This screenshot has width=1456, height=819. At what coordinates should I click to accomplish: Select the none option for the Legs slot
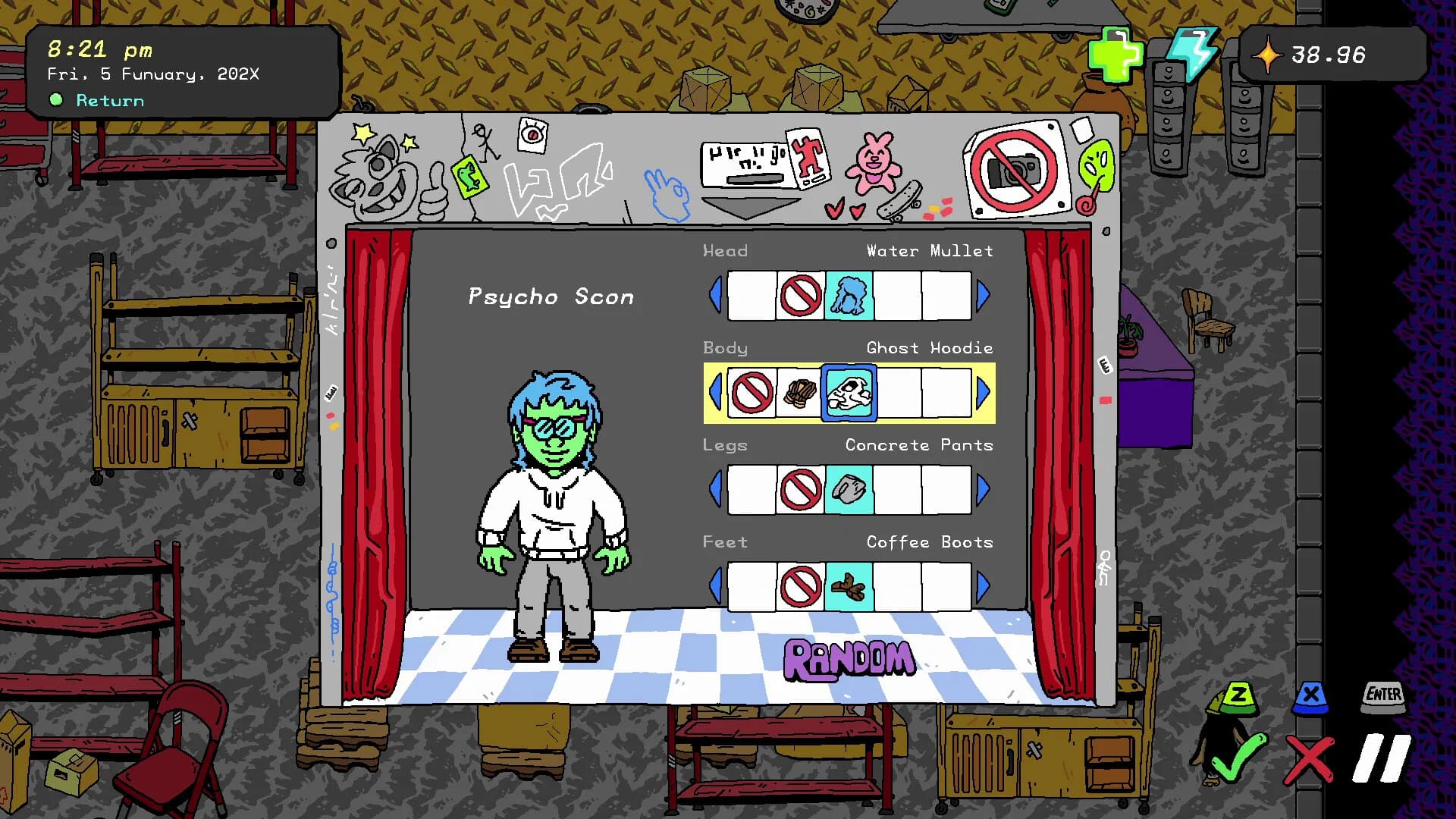click(801, 489)
